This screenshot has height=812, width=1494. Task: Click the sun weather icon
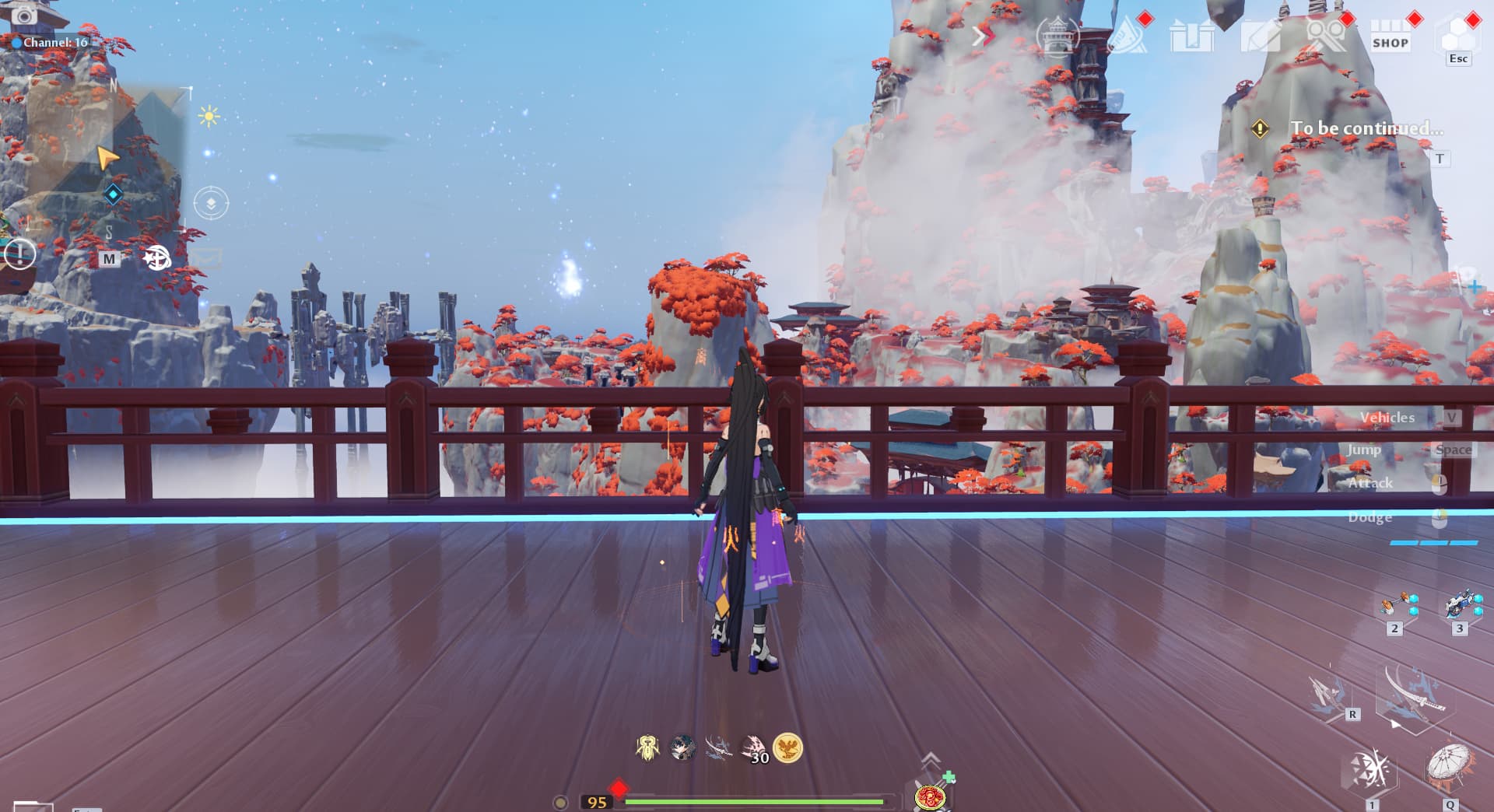pos(209,117)
